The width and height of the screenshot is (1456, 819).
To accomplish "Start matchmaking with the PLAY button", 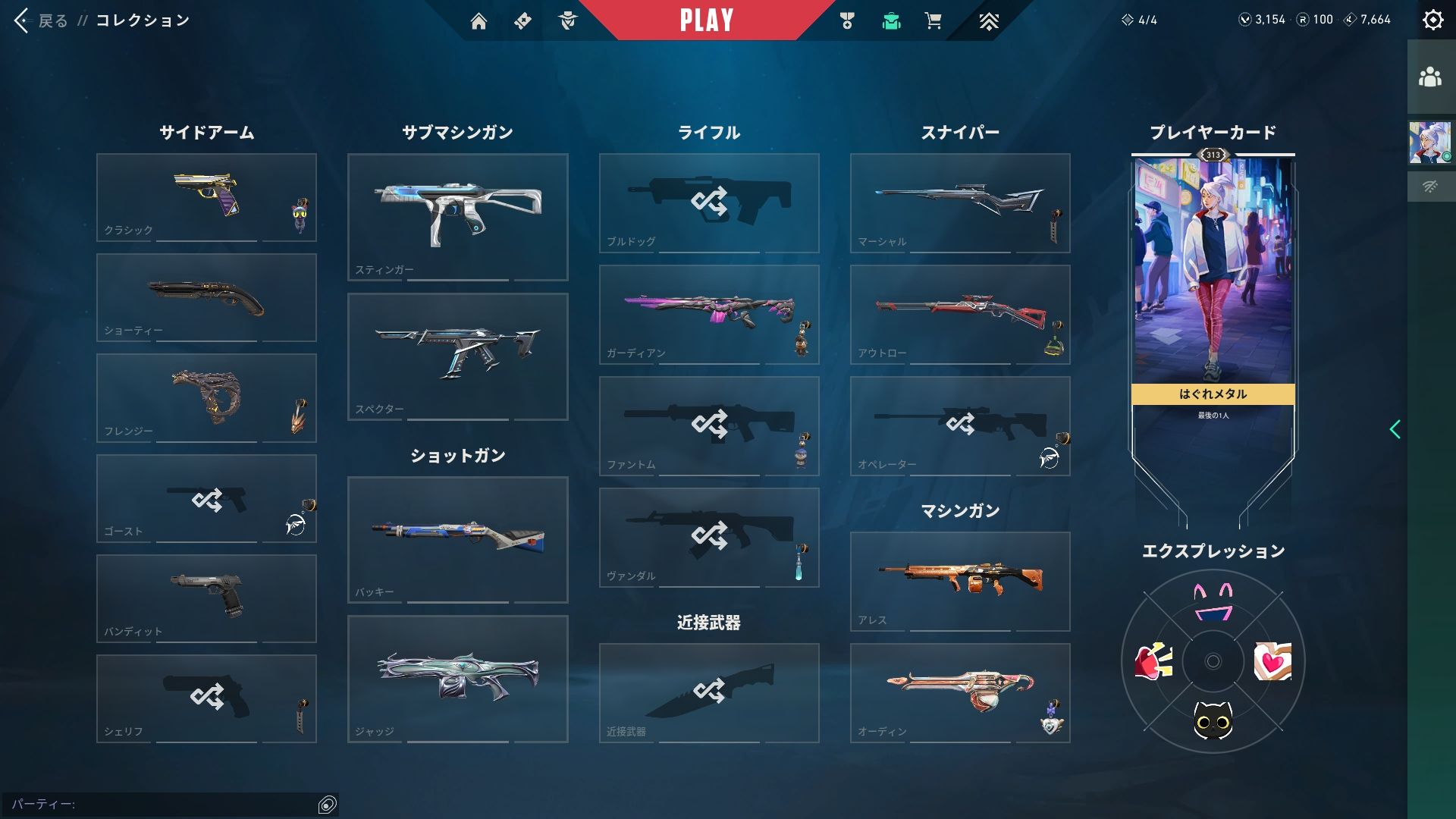I will click(706, 20).
